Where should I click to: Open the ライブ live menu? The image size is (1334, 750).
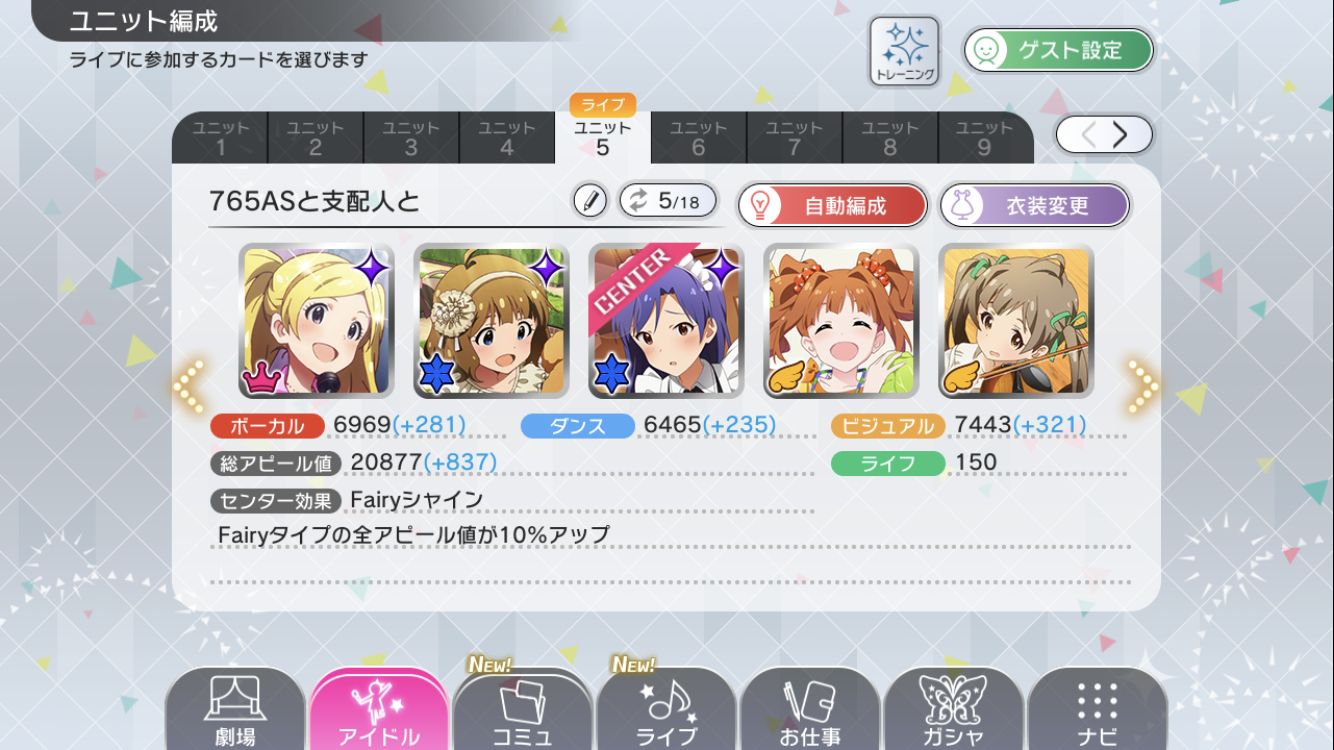point(666,712)
